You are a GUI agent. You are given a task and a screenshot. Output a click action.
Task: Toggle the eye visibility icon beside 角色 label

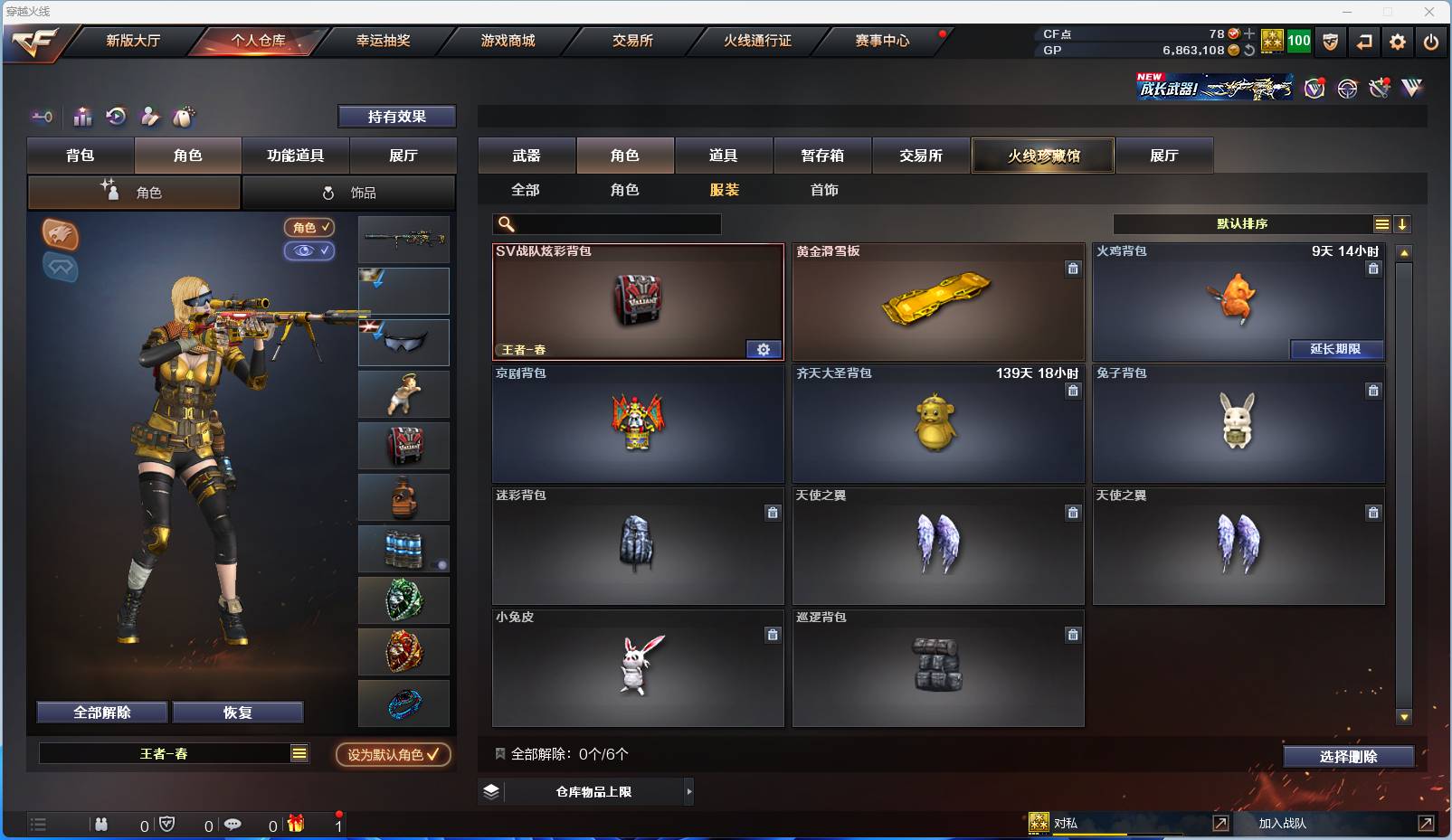click(310, 251)
